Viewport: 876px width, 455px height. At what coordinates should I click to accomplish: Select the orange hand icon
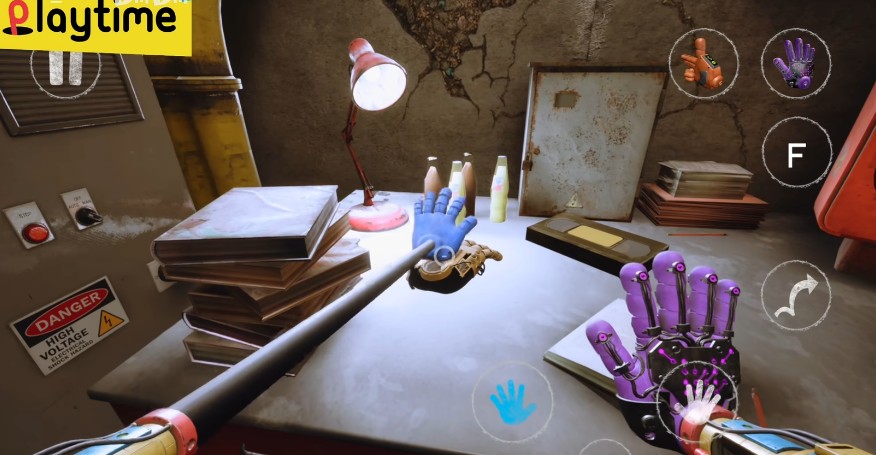[703, 63]
